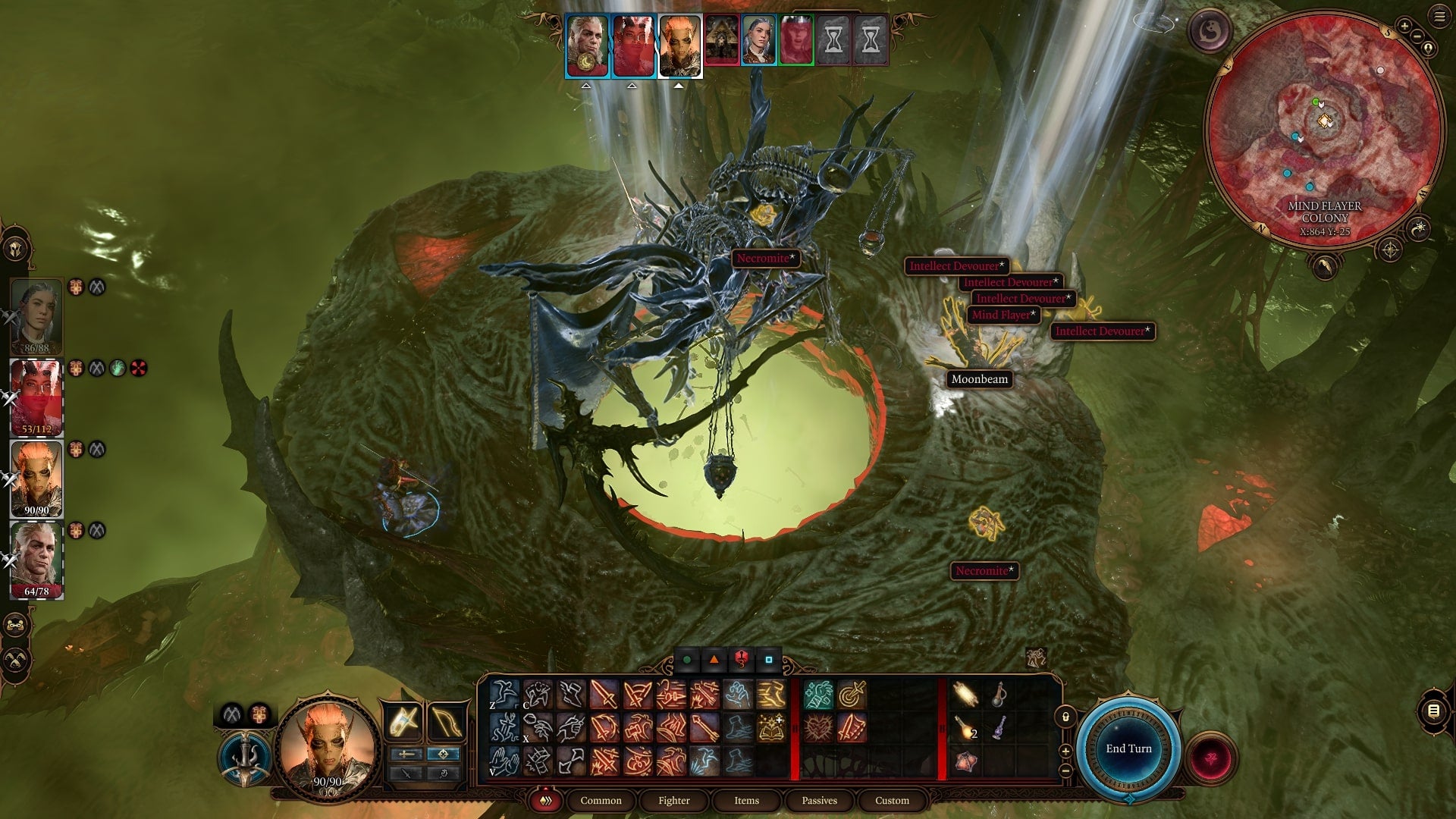Choose the party portrait with 64/78 health

36,559
